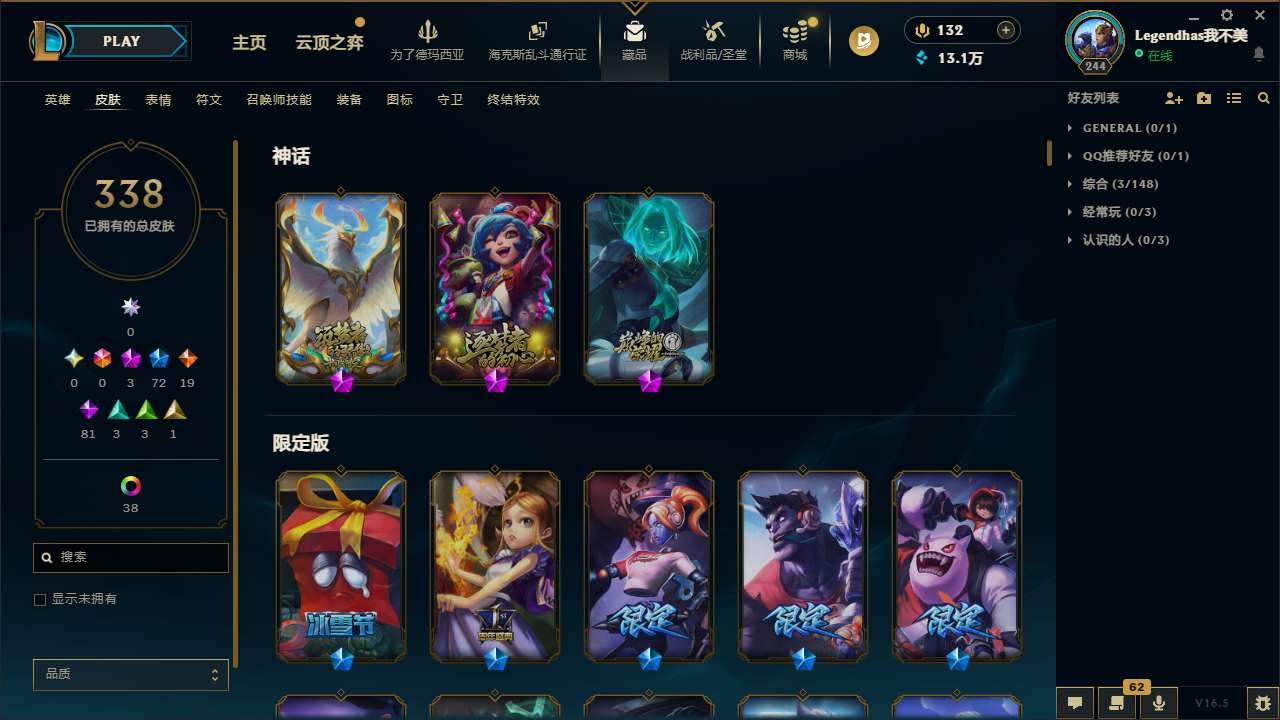Image resolution: width=1280 pixels, height=720 pixels.
Task: Open the 品质 quality dropdown
Action: pyautogui.click(x=130, y=674)
